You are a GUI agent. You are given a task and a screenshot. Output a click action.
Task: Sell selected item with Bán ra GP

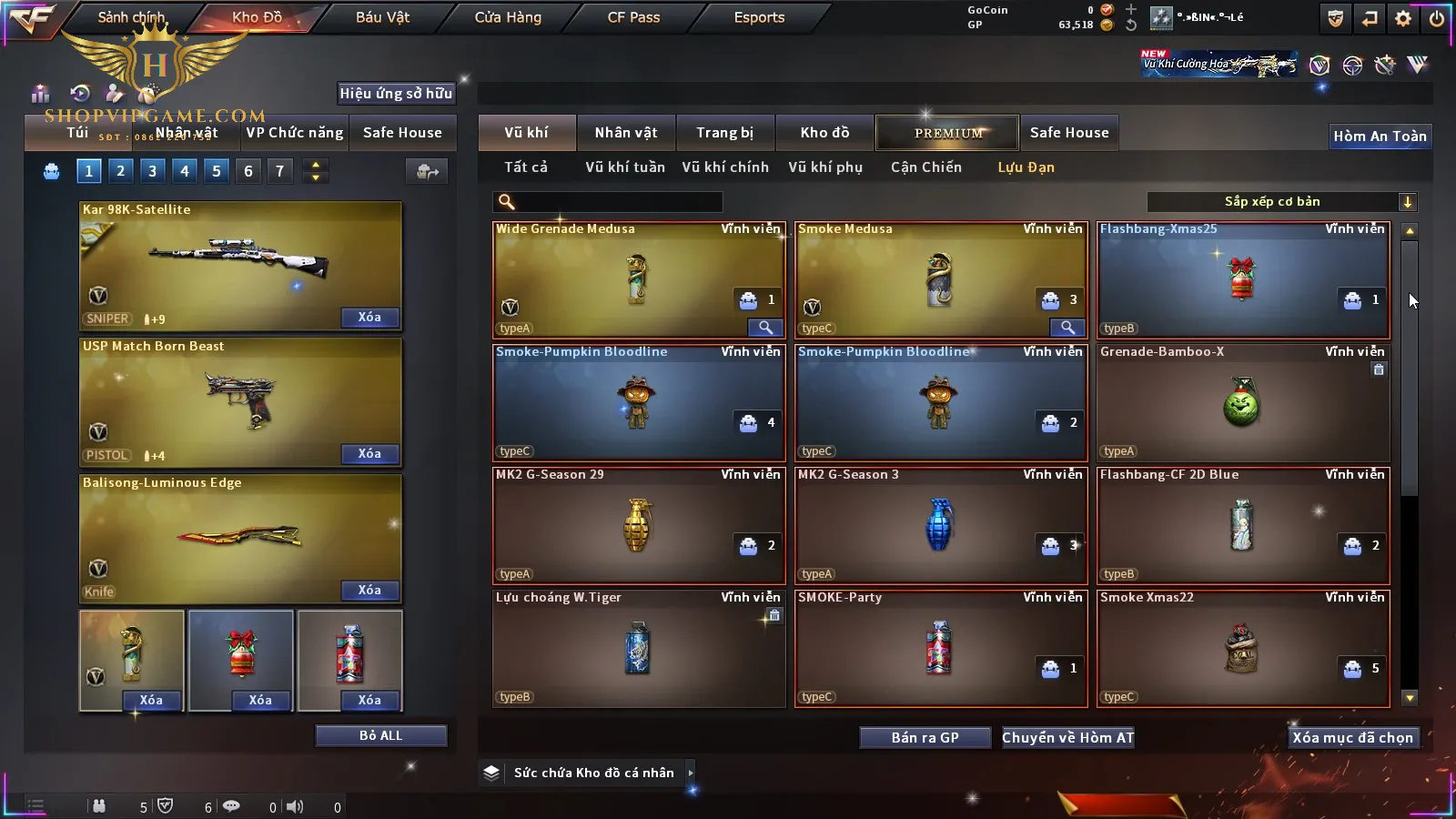925,738
